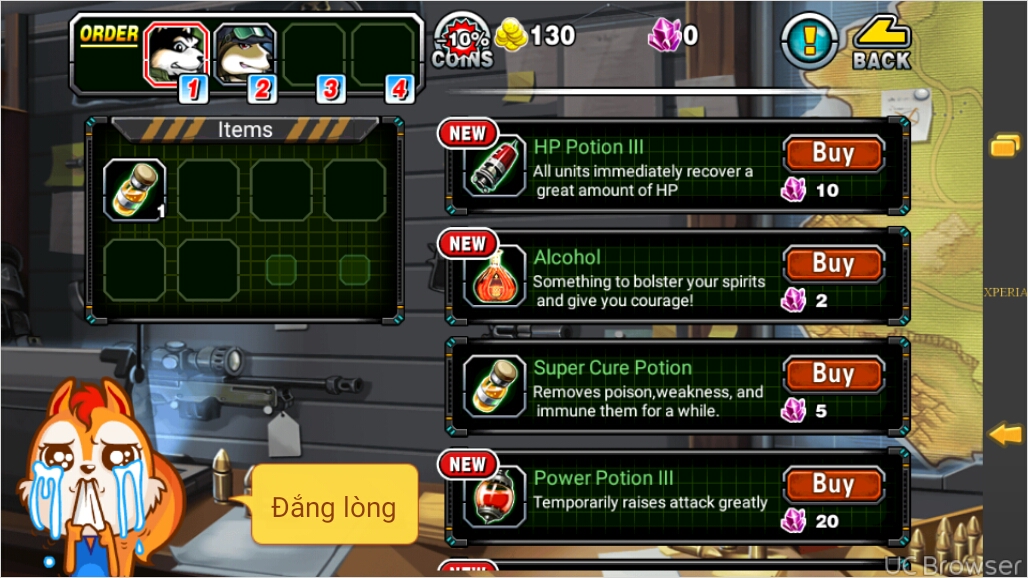Click the Đắng lòng sticker bubble
The image size is (1028, 578).
pos(334,505)
